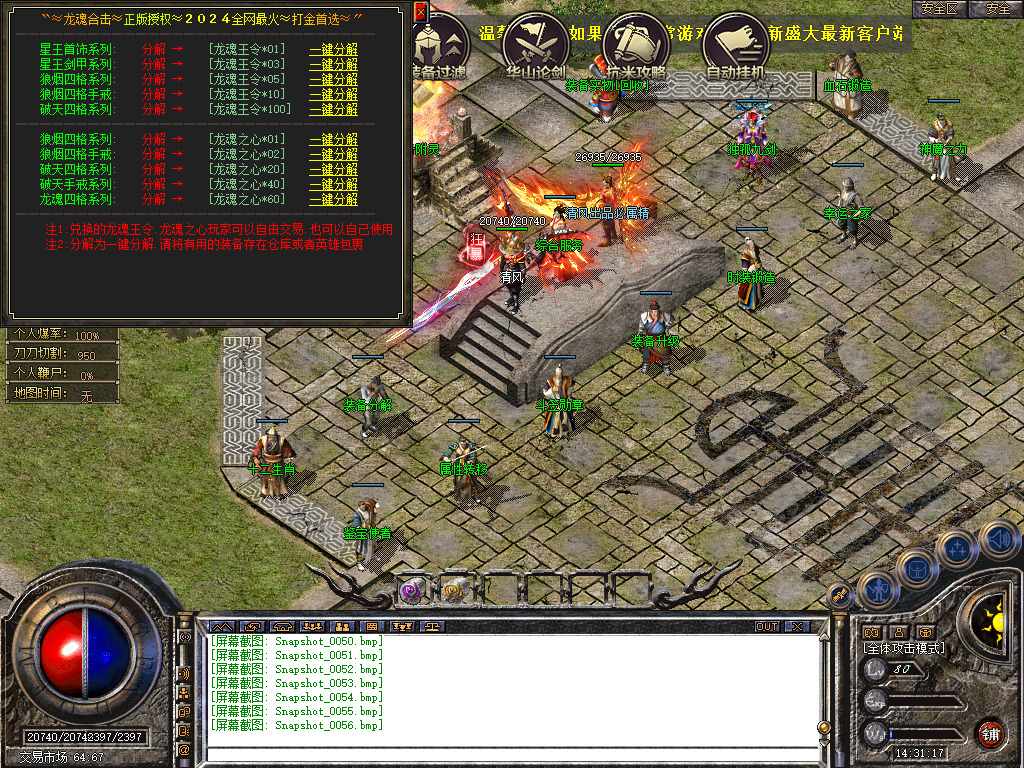One-click decompose for 龙魂之心*60 row
Image resolution: width=1024 pixels, height=768 pixels.
tap(333, 200)
